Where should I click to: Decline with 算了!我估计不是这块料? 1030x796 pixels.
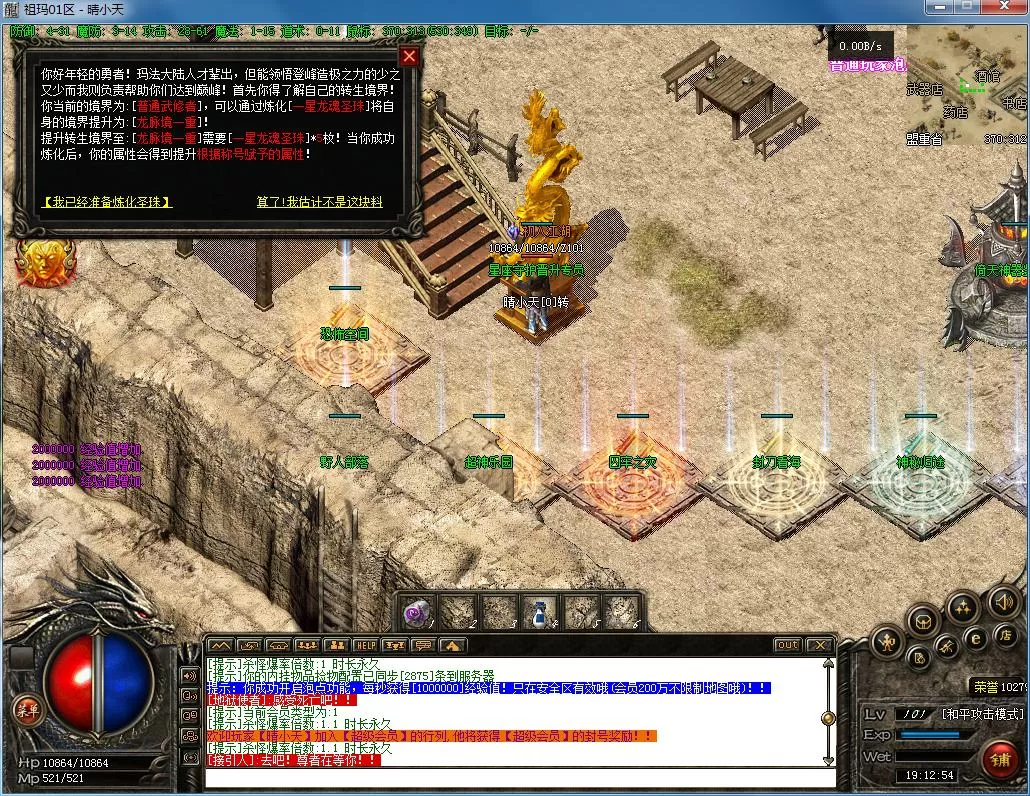319,202
